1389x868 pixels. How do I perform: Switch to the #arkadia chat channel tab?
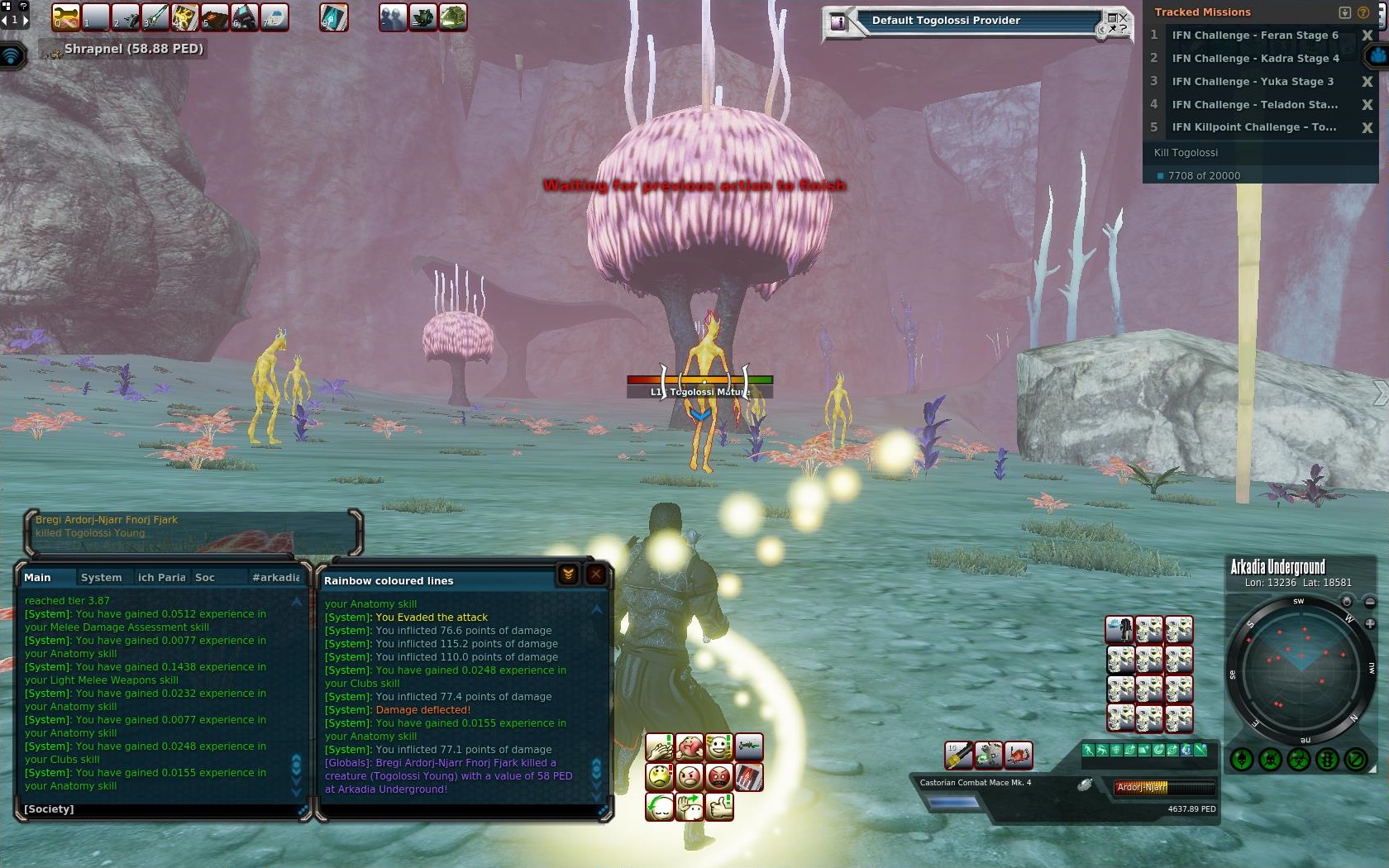[276, 578]
